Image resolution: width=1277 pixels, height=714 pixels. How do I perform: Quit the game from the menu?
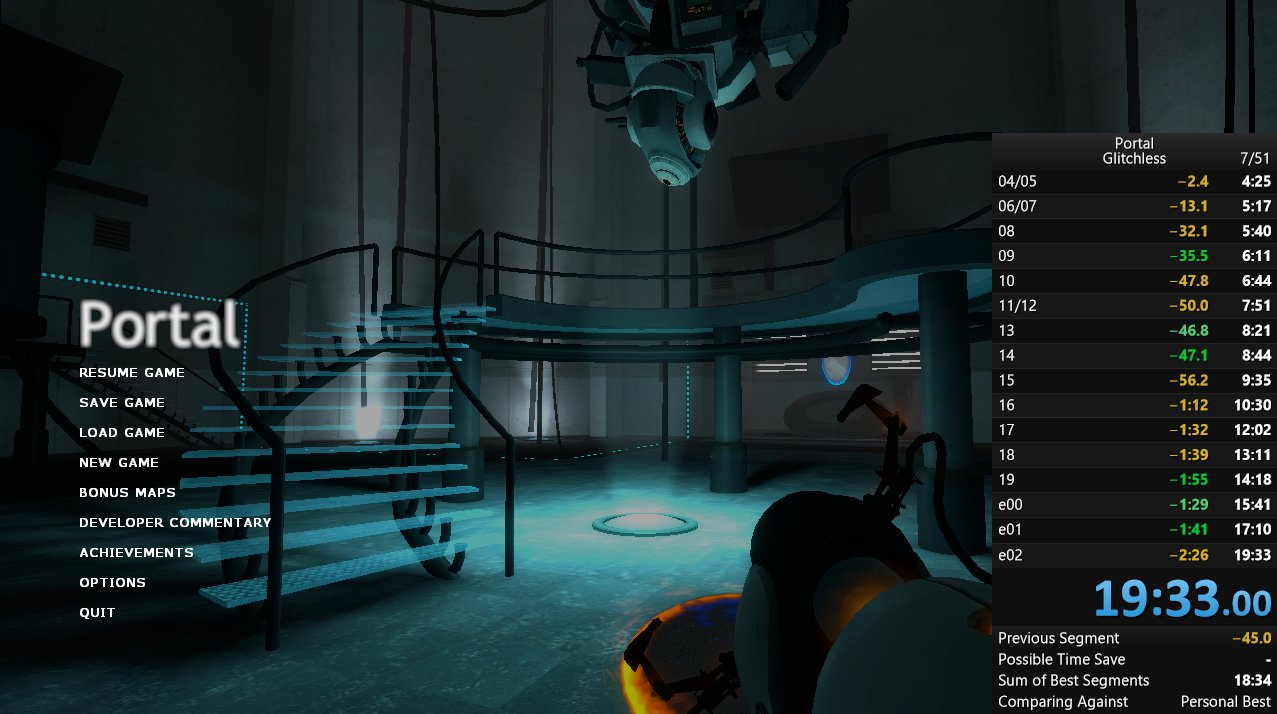click(97, 613)
